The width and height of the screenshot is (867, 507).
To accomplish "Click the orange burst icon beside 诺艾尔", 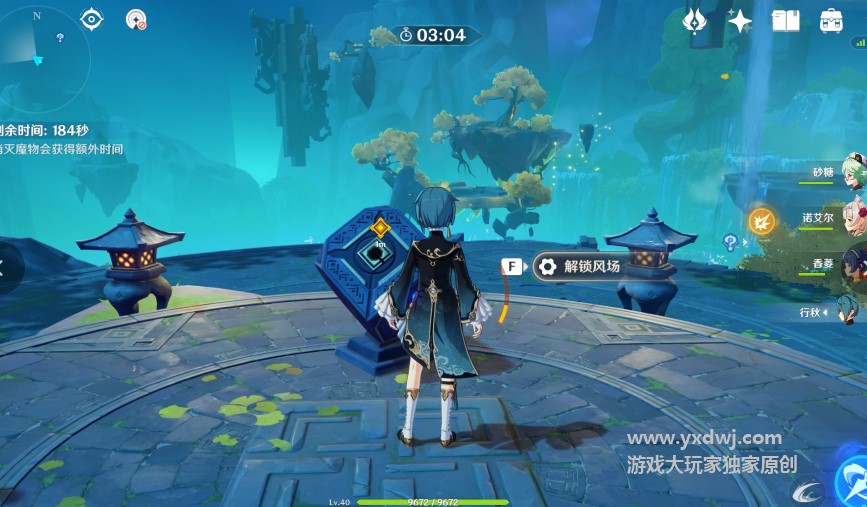I will pyautogui.click(x=762, y=220).
